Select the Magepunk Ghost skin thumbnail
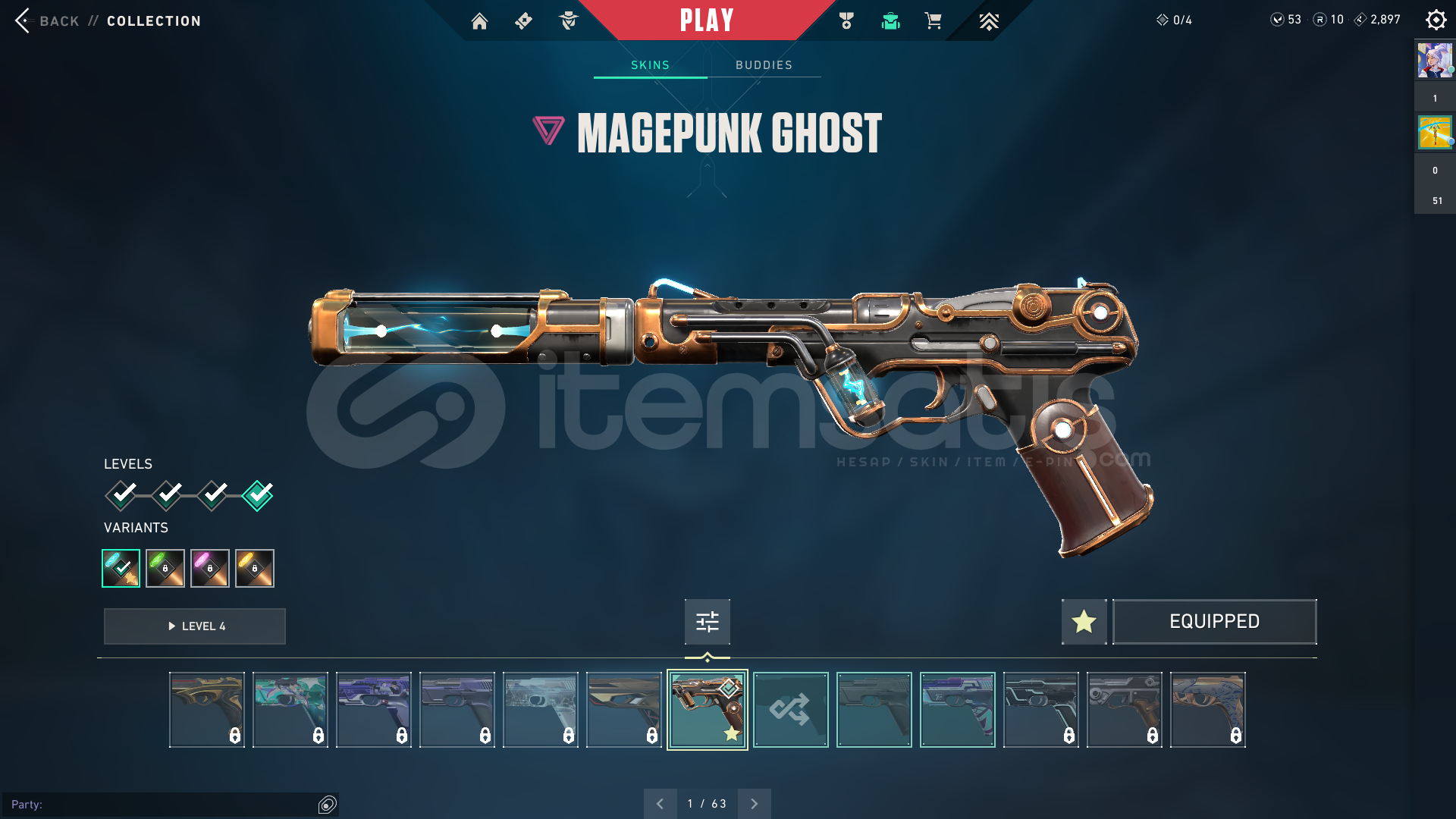This screenshot has height=819, width=1456. click(x=707, y=710)
